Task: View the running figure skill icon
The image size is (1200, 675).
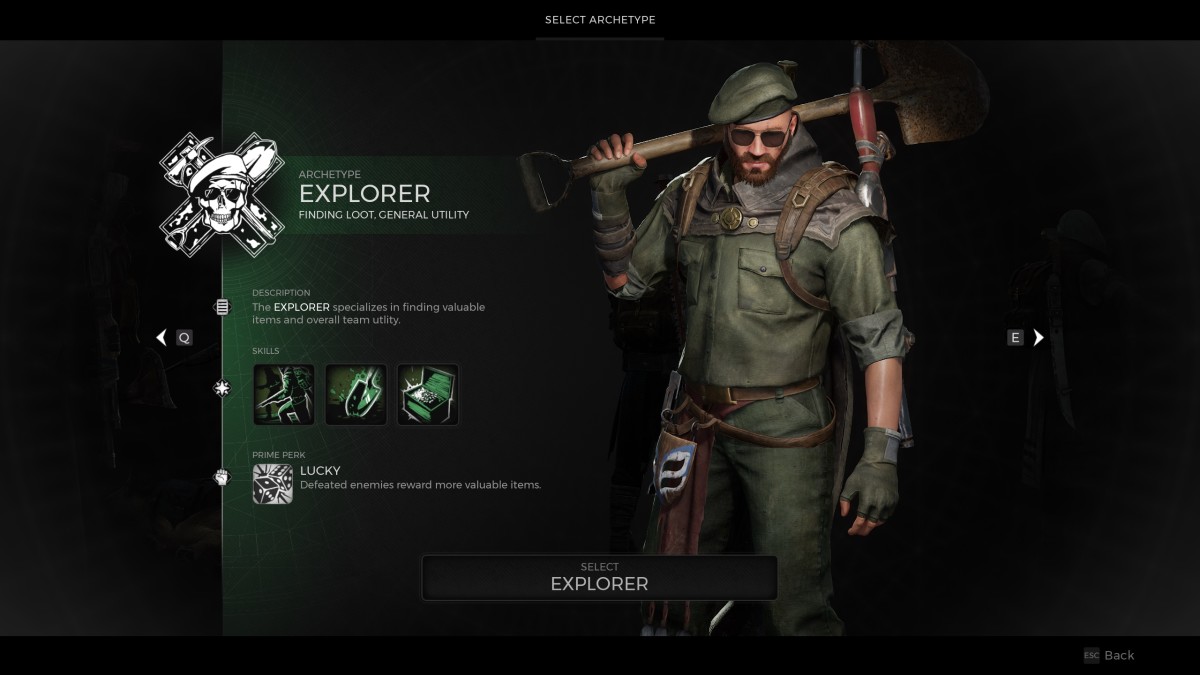Action: pyautogui.click(x=284, y=394)
